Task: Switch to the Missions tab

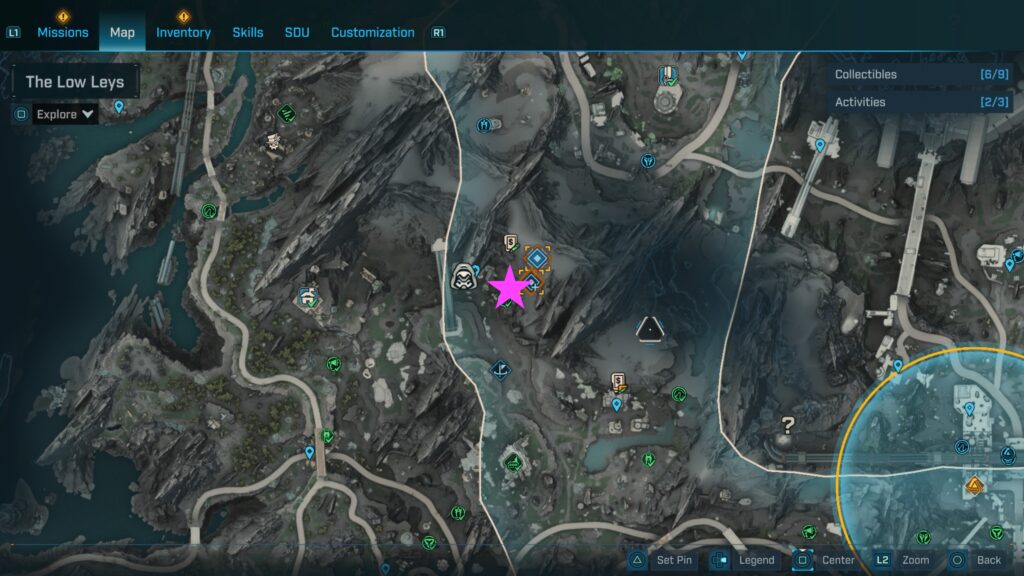Action: click(64, 32)
